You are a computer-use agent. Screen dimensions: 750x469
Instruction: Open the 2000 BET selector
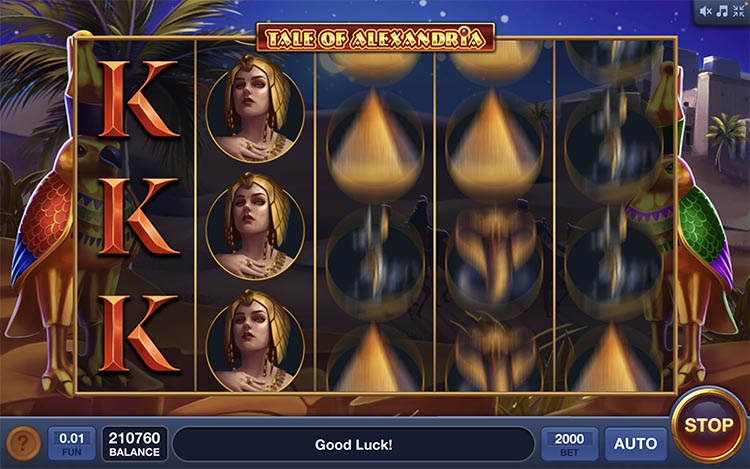click(570, 443)
